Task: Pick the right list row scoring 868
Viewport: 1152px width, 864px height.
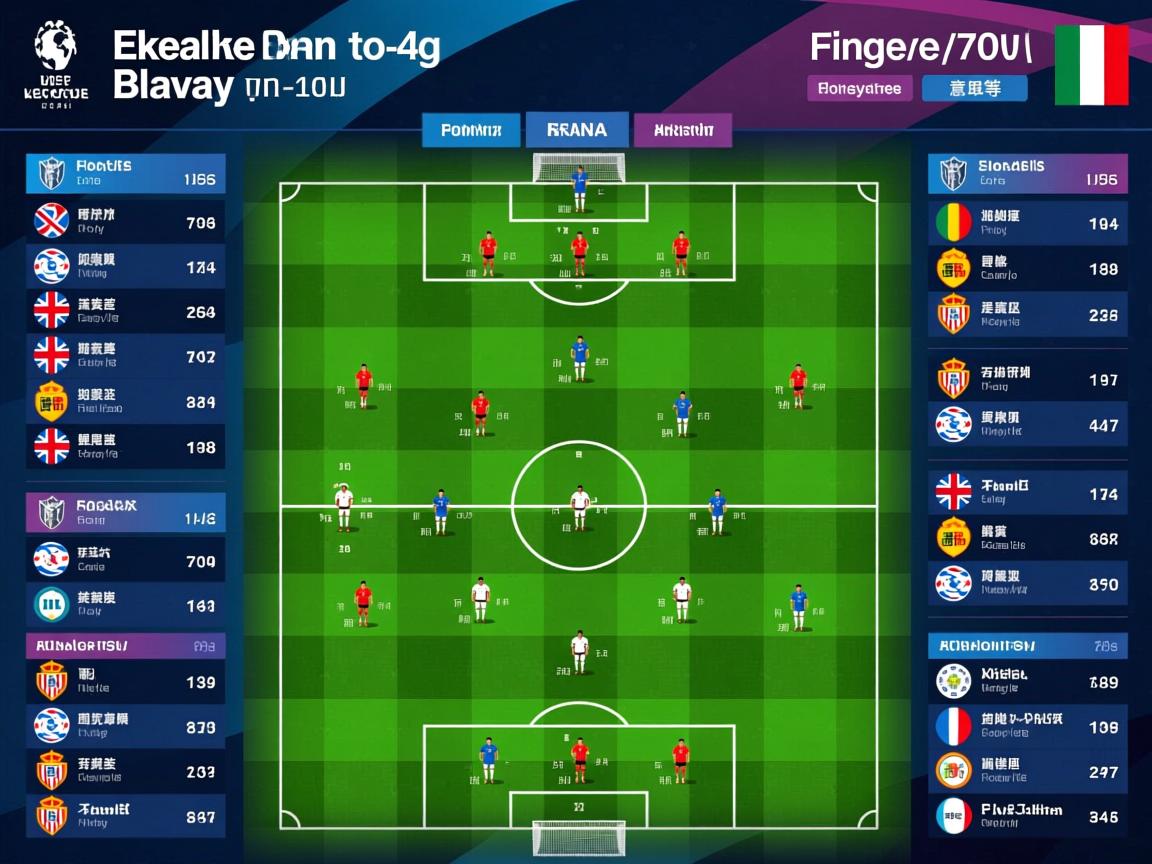Action: 1027,538
